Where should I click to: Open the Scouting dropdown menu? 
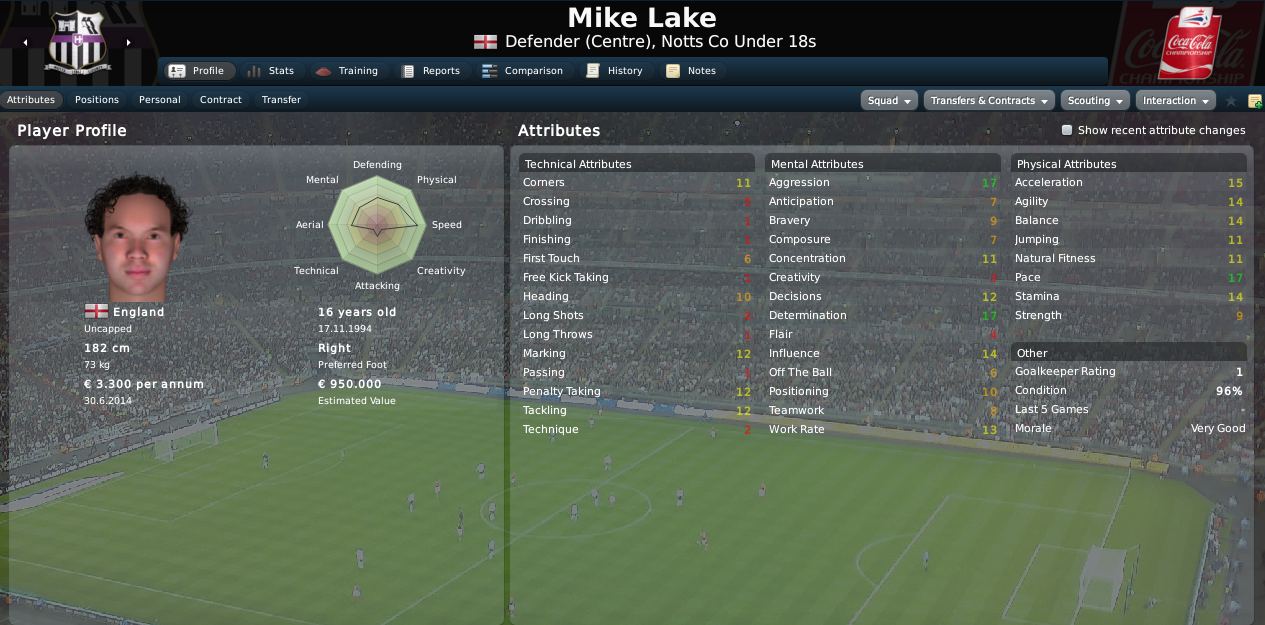click(1095, 101)
